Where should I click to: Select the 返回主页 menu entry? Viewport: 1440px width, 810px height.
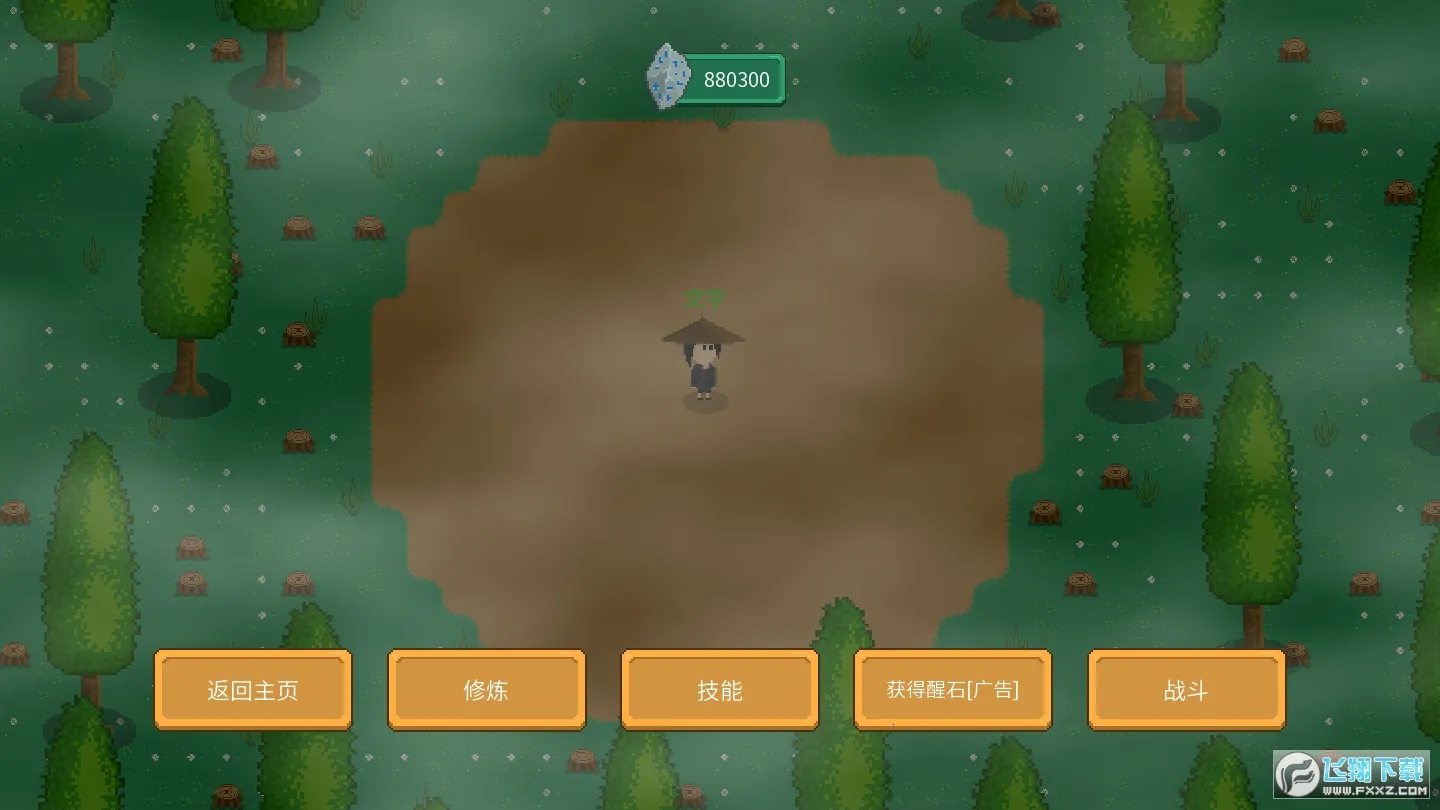coord(252,690)
